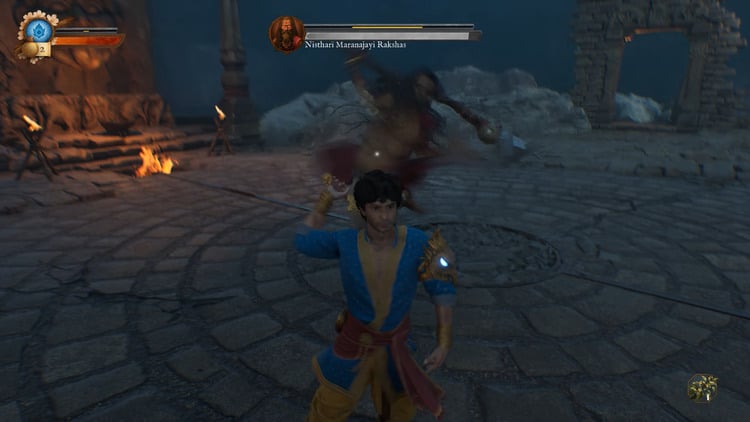Click the blue flame emblem icon
750x422 pixels.
[x=36, y=30]
